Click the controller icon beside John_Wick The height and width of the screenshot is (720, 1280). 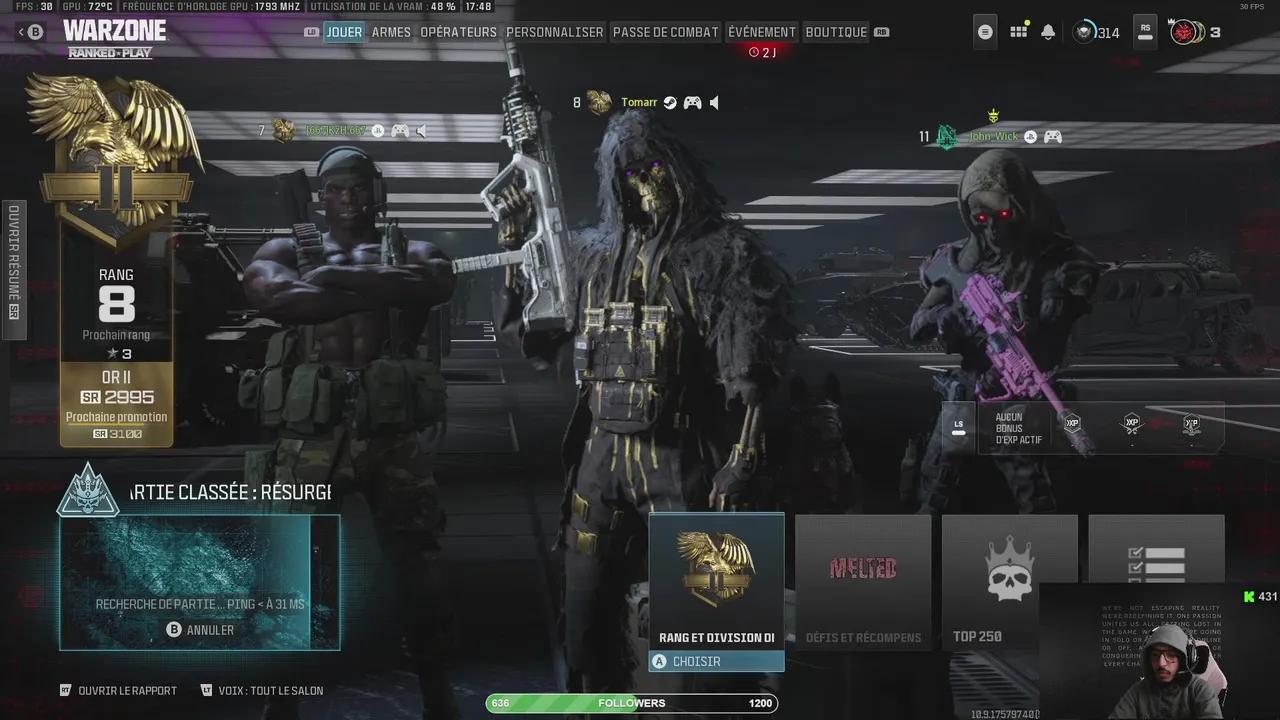(1051, 136)
